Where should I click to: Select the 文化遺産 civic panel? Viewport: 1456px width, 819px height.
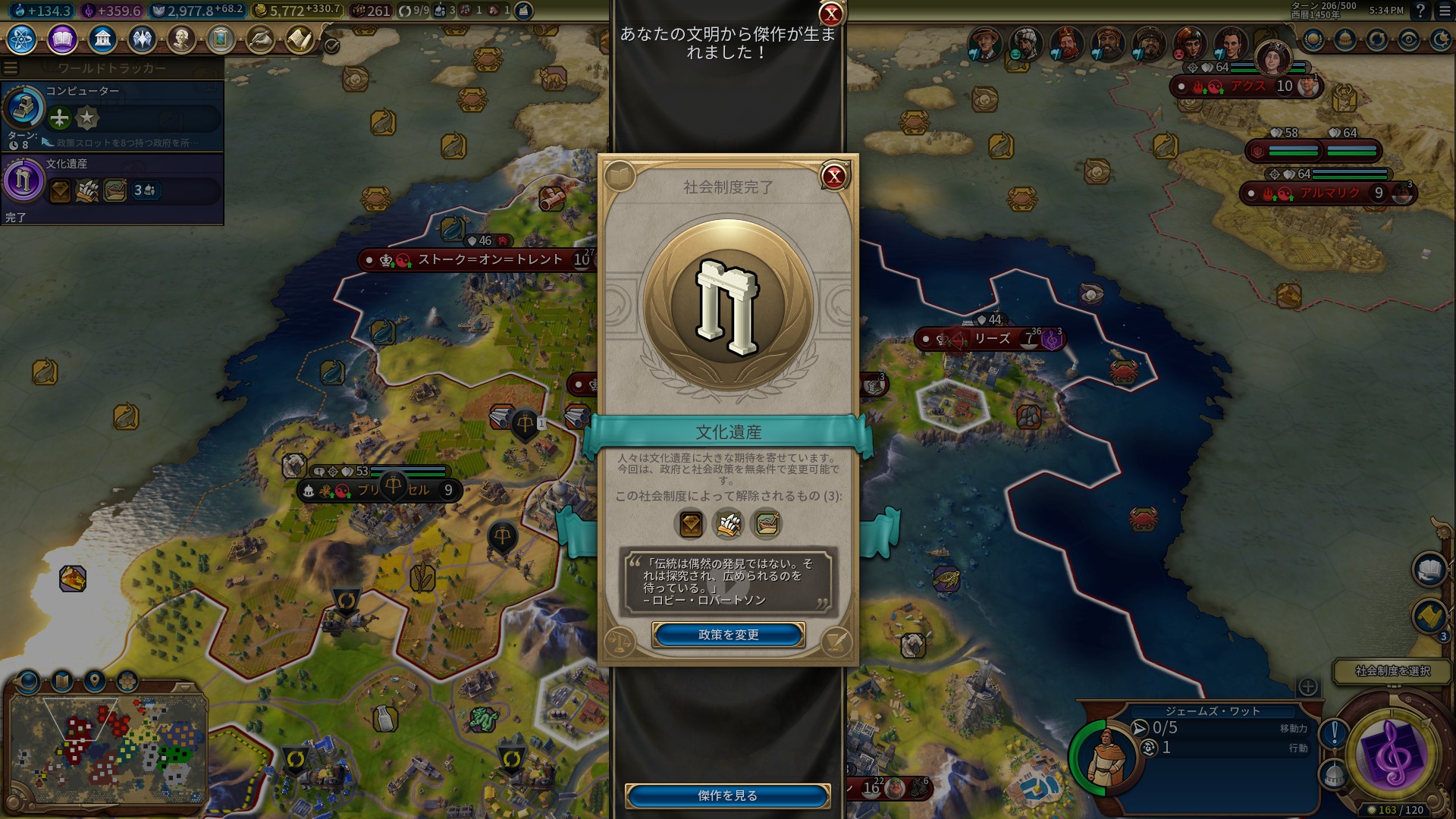(x=112, y=188)
